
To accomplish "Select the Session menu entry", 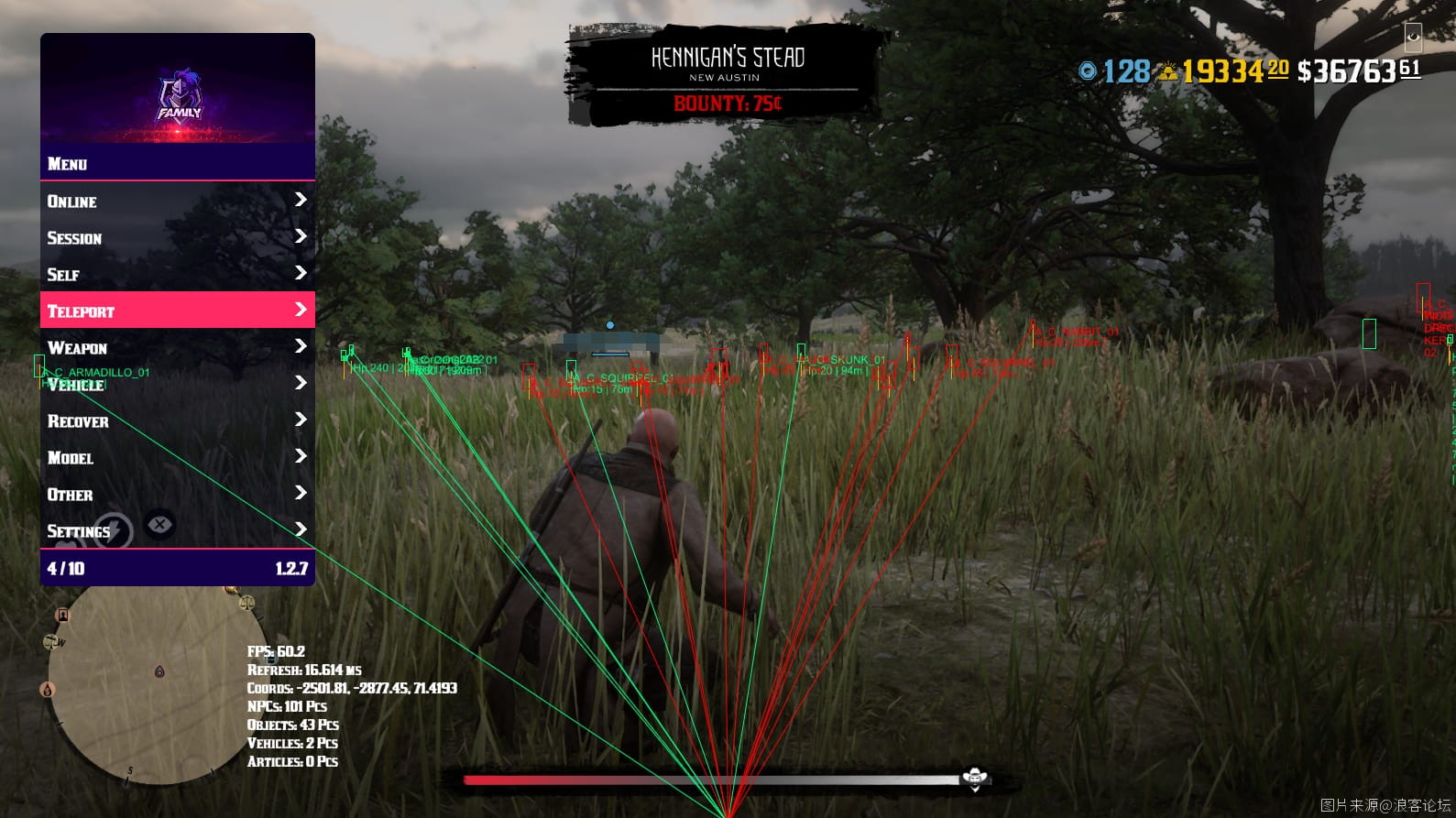I will [177, 237].
